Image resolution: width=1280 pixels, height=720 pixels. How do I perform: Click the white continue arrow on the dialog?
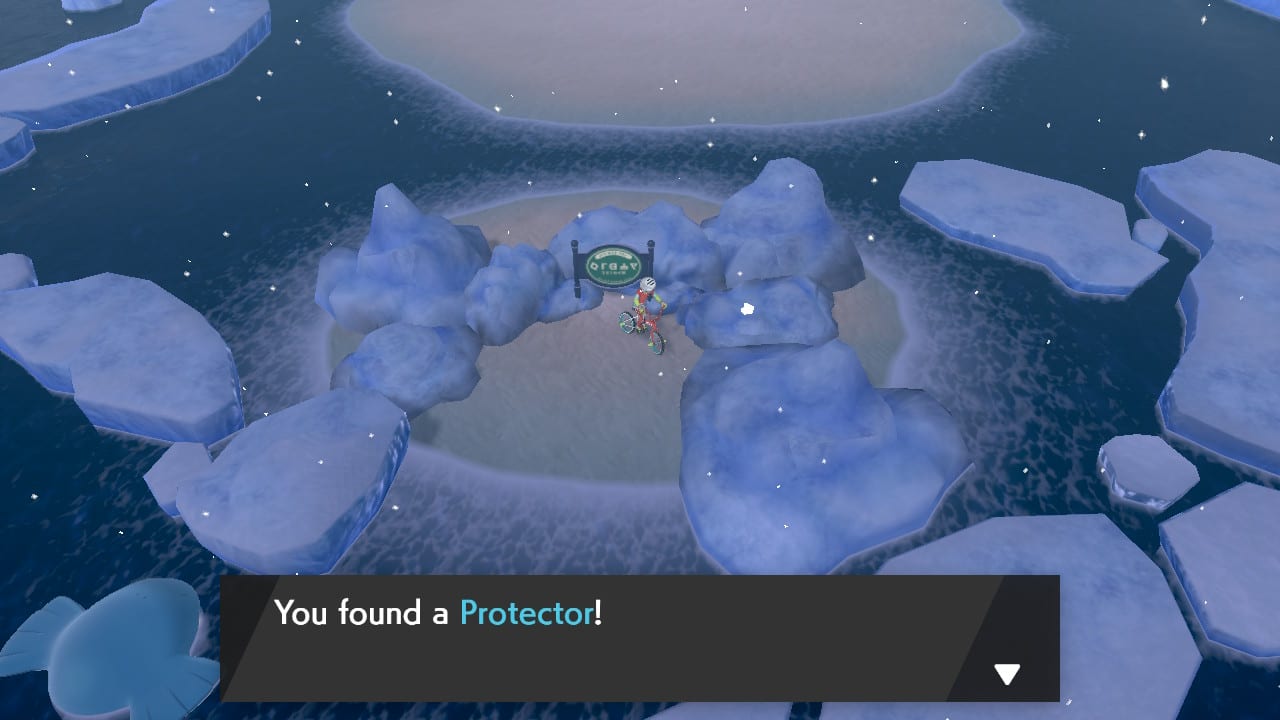(1006, 675)
